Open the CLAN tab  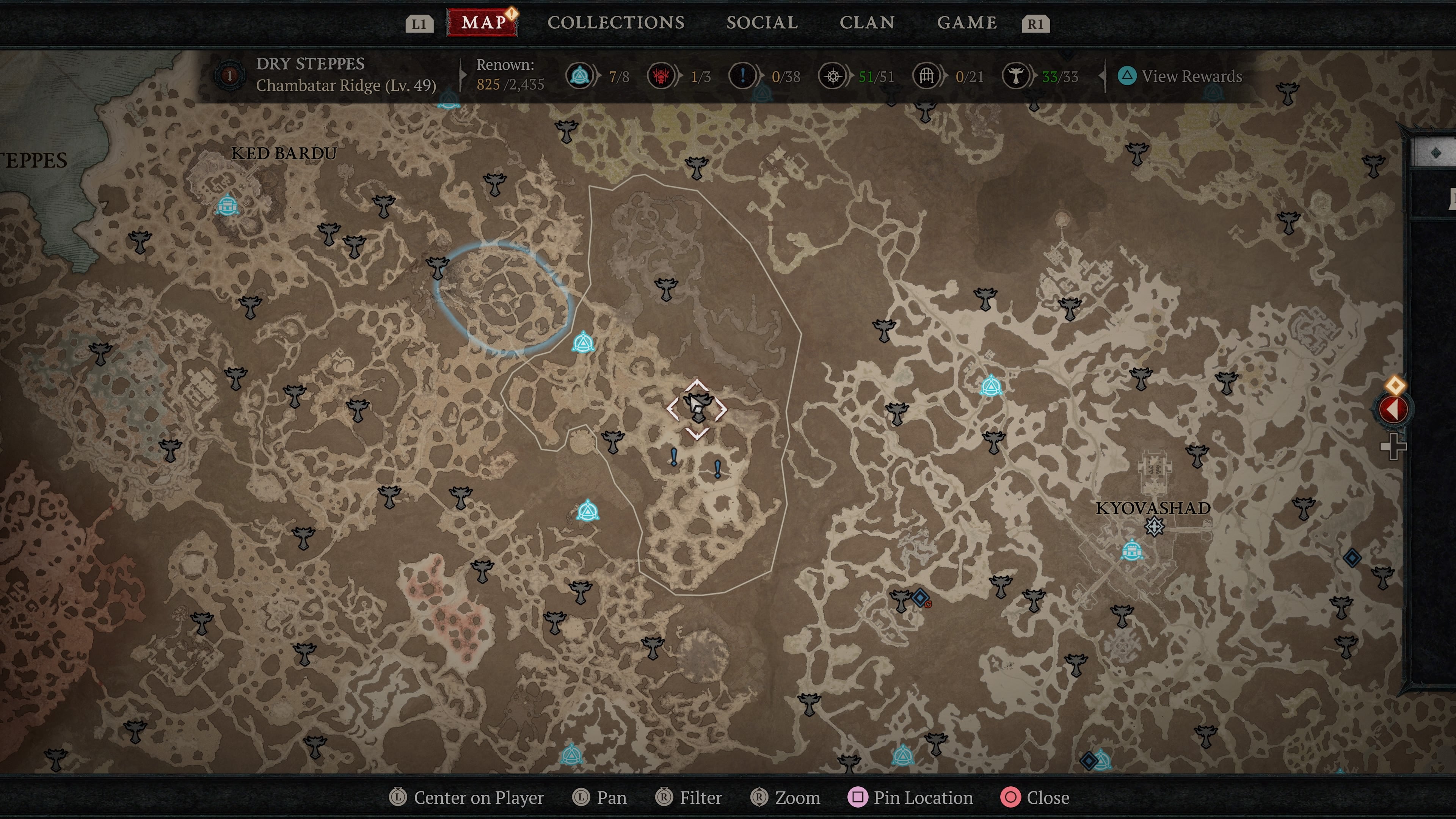tap(868, 23)
